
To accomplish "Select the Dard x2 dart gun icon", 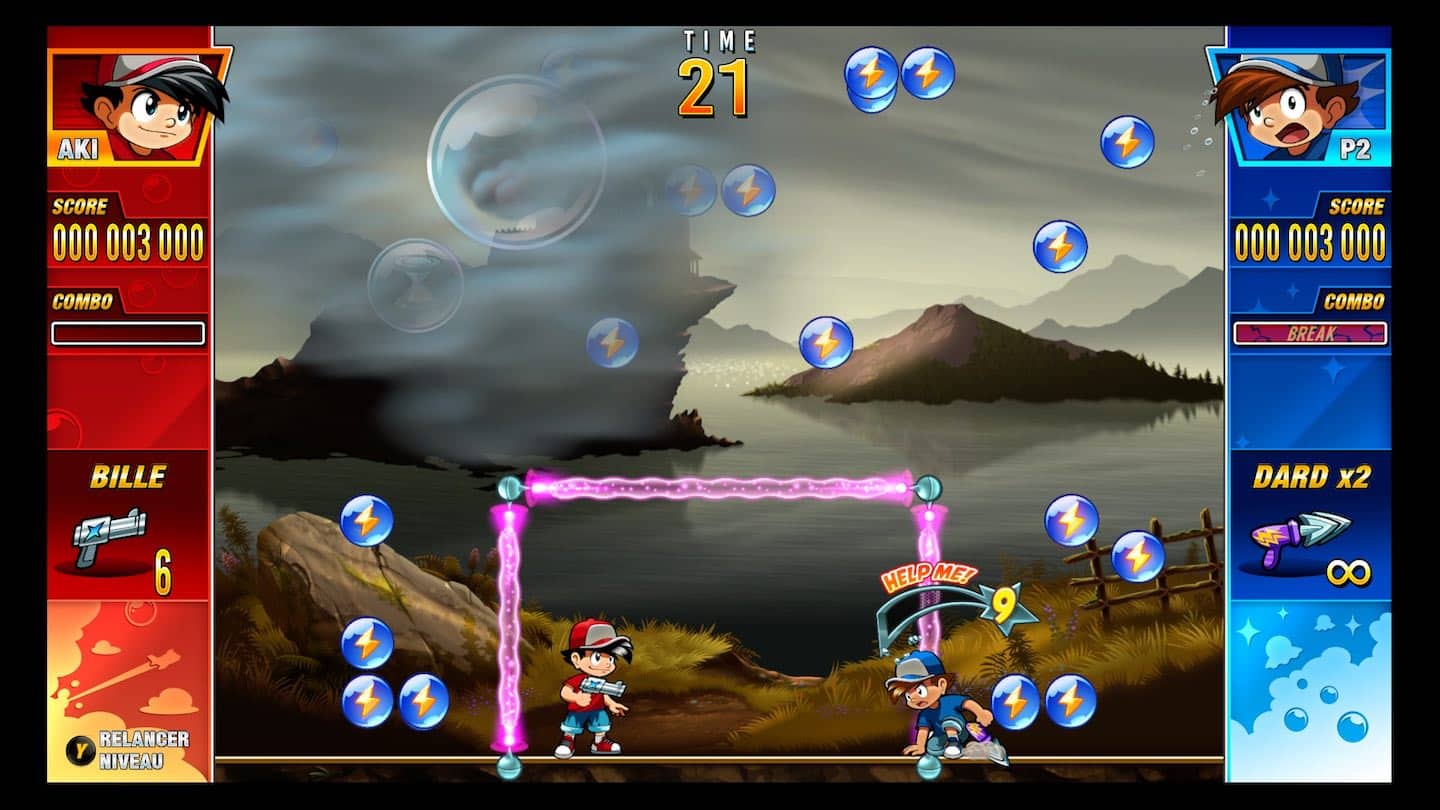I will point(1298,539).
